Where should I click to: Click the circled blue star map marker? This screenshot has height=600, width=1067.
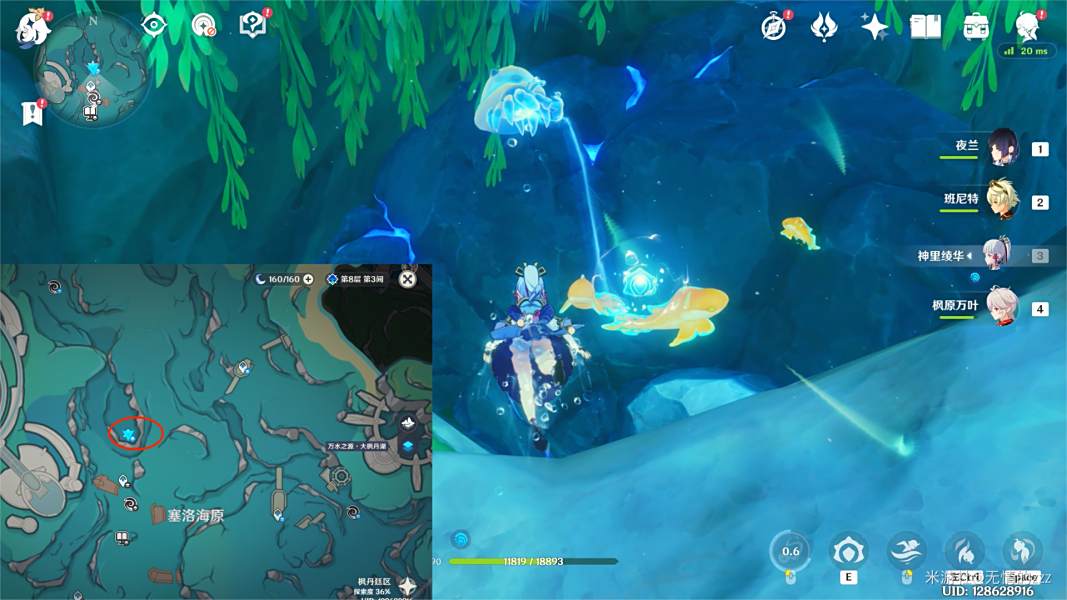[129, 433]
